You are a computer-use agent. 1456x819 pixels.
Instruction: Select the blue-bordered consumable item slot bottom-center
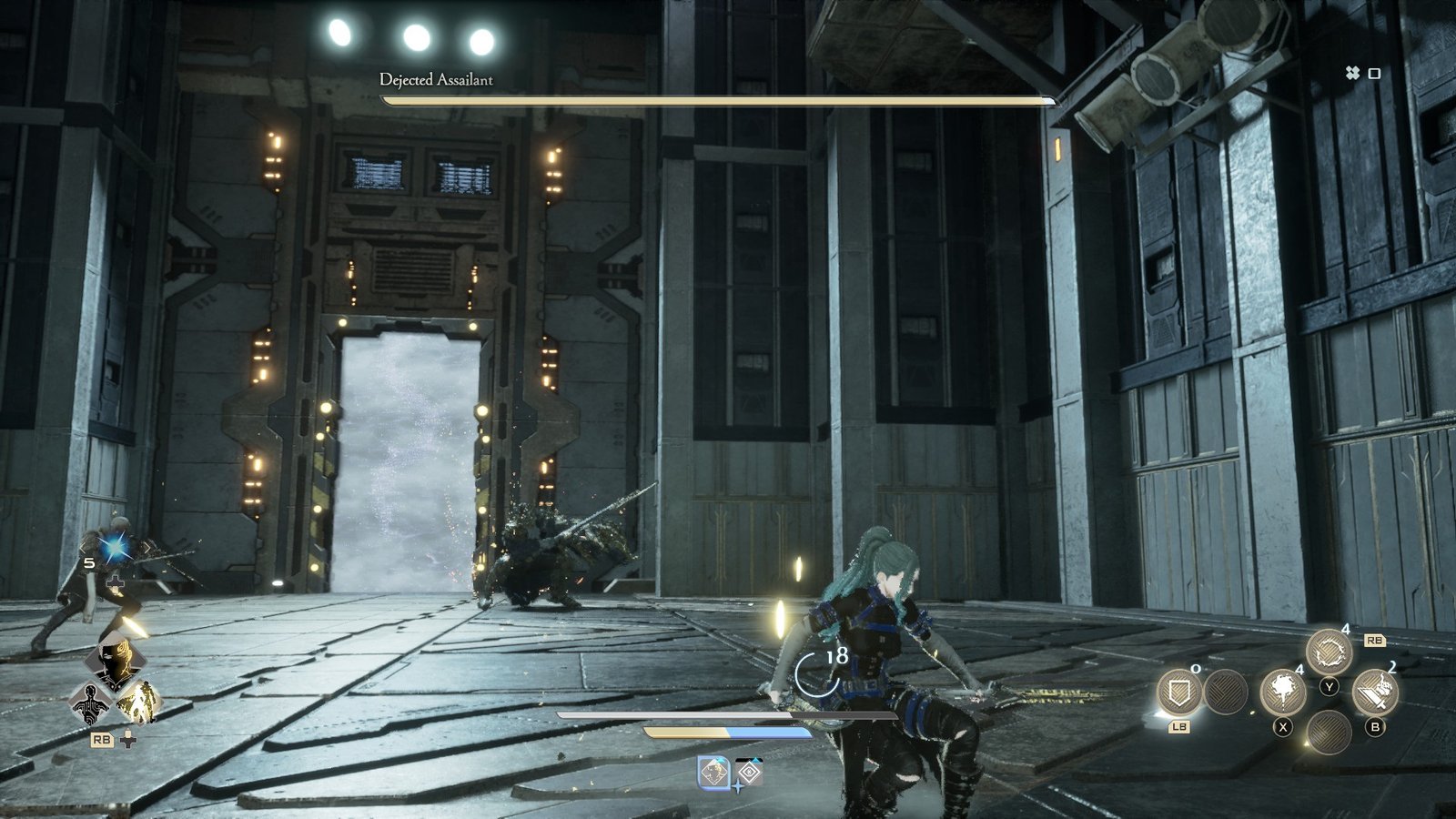tap(713, 772)
